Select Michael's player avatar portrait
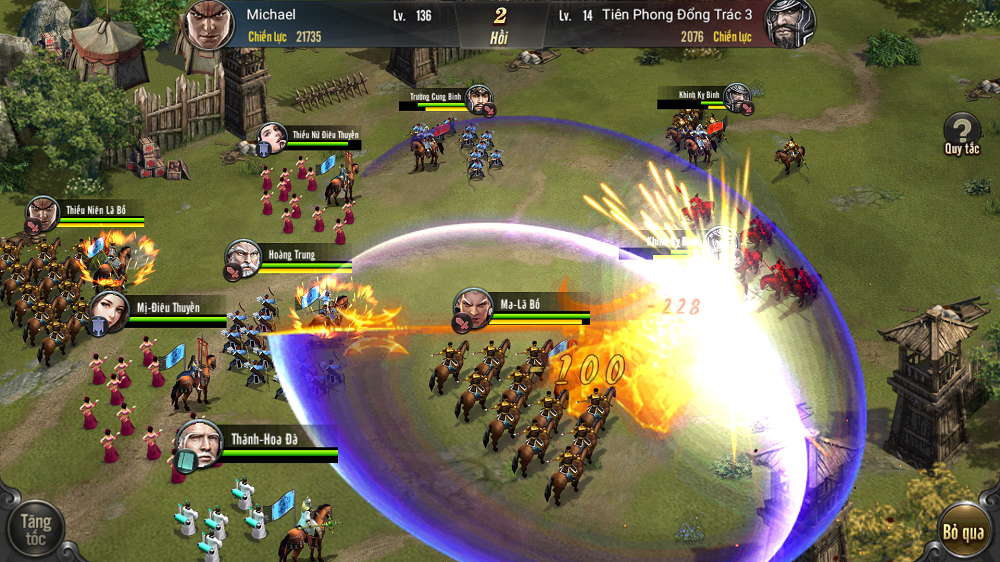 point(209,24)
